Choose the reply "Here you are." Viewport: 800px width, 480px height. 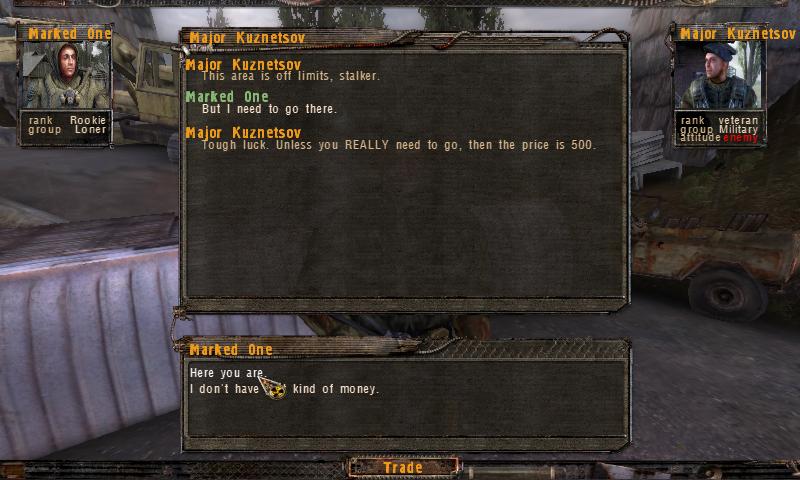[226, 373]
